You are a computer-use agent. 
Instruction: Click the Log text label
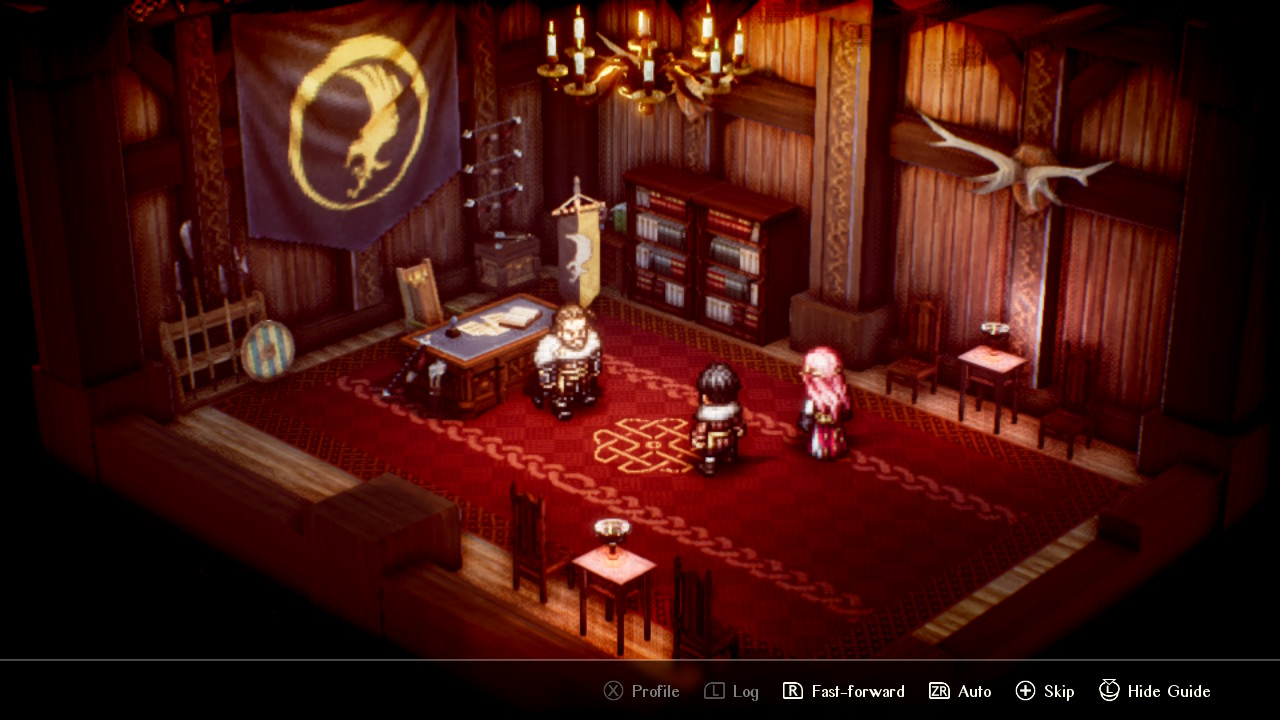(744, 691)
